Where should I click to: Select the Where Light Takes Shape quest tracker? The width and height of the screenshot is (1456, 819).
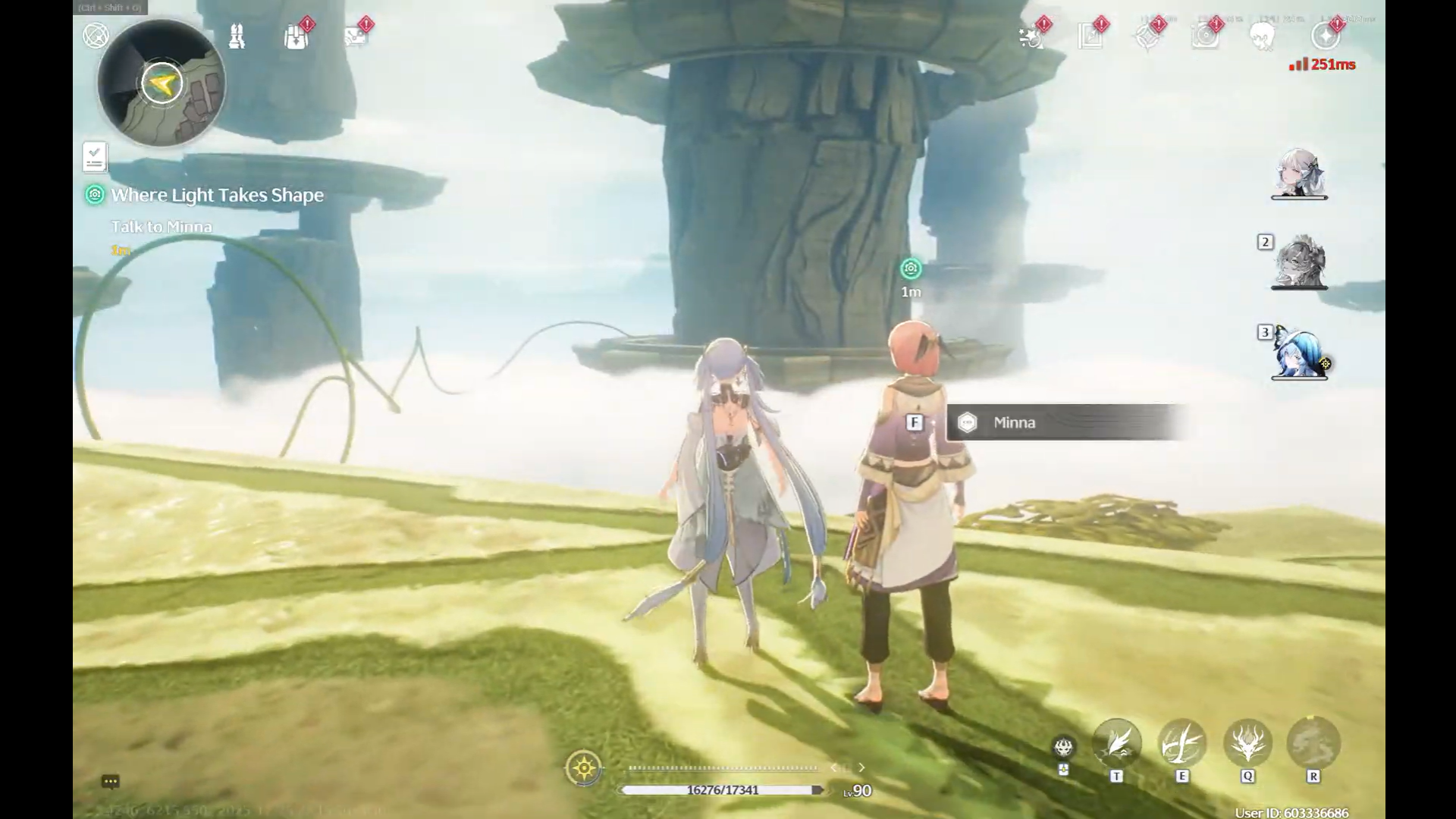217,195
